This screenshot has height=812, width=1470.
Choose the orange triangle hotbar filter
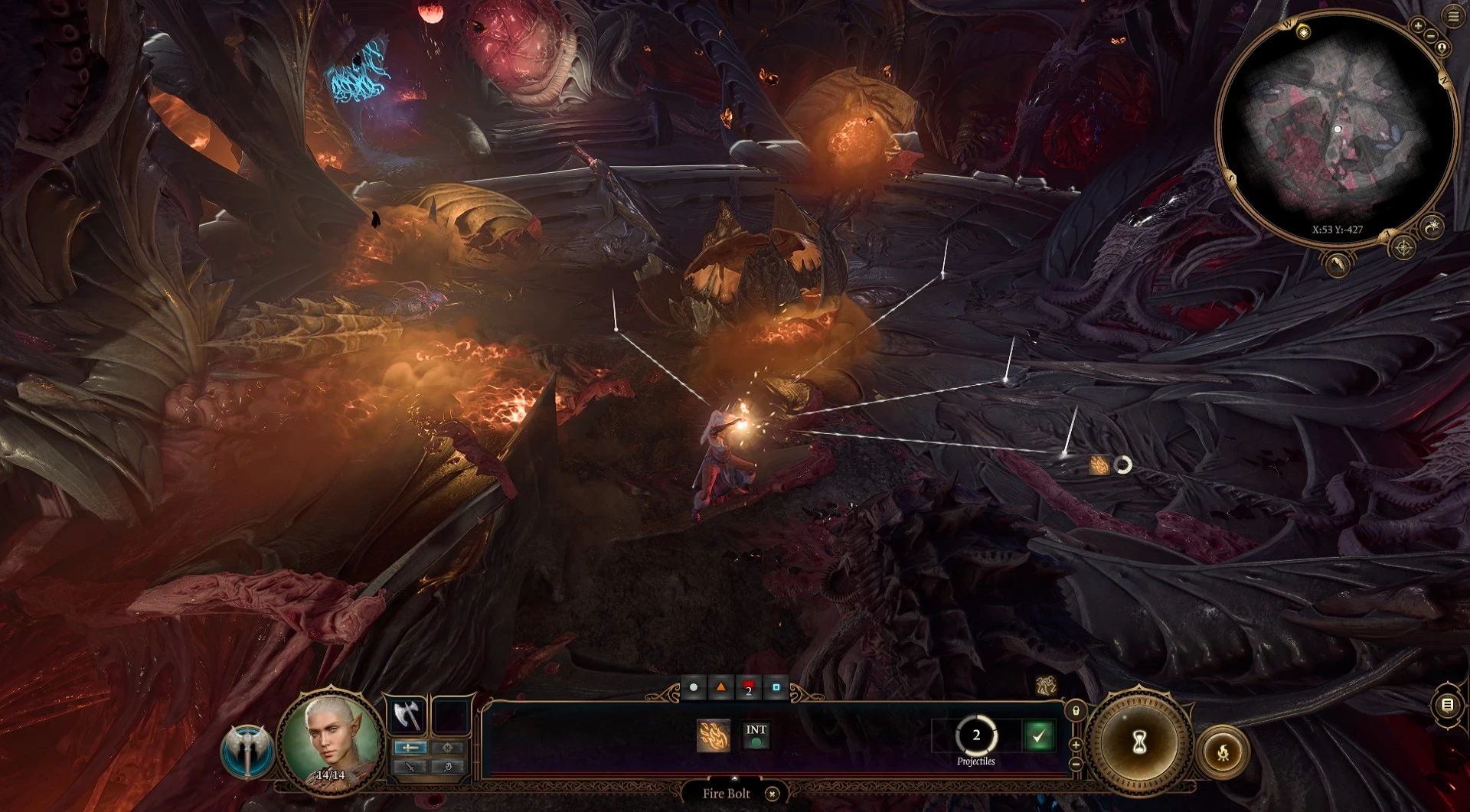coord(720,687)
